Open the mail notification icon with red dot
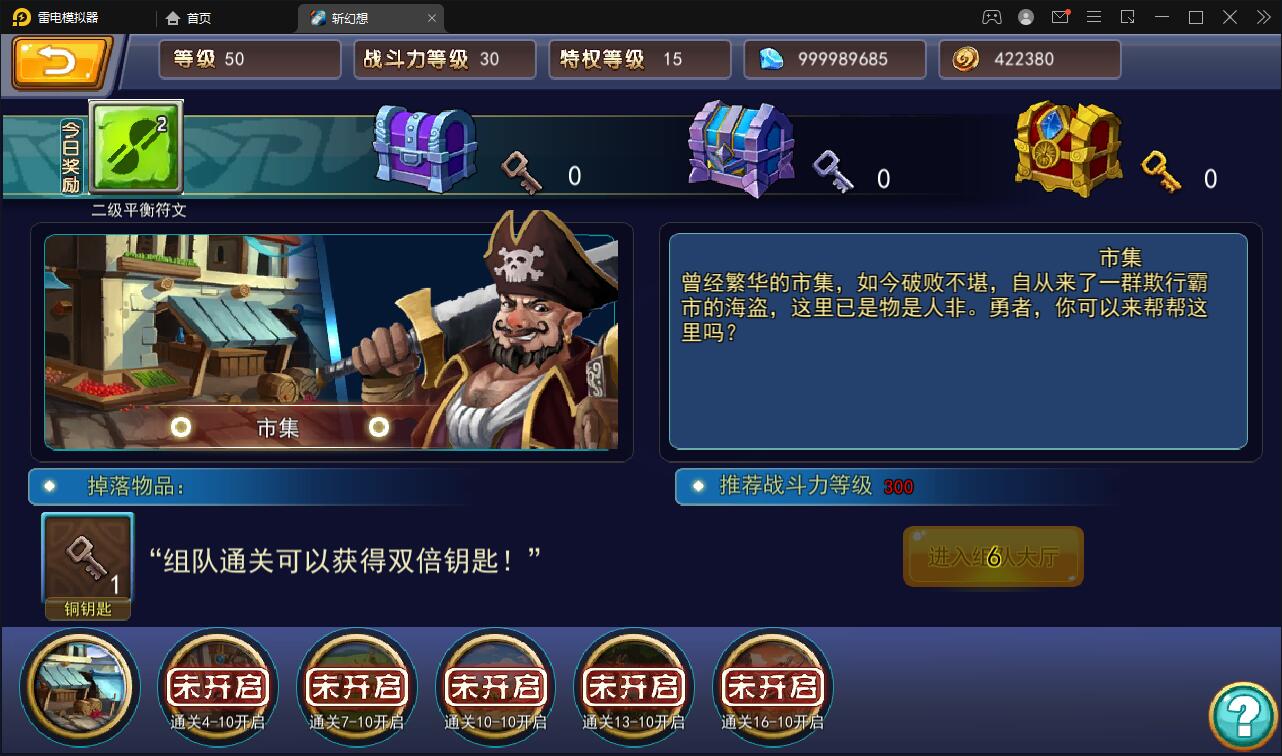Viewport: 1282px width, 756px height. 1061,17
